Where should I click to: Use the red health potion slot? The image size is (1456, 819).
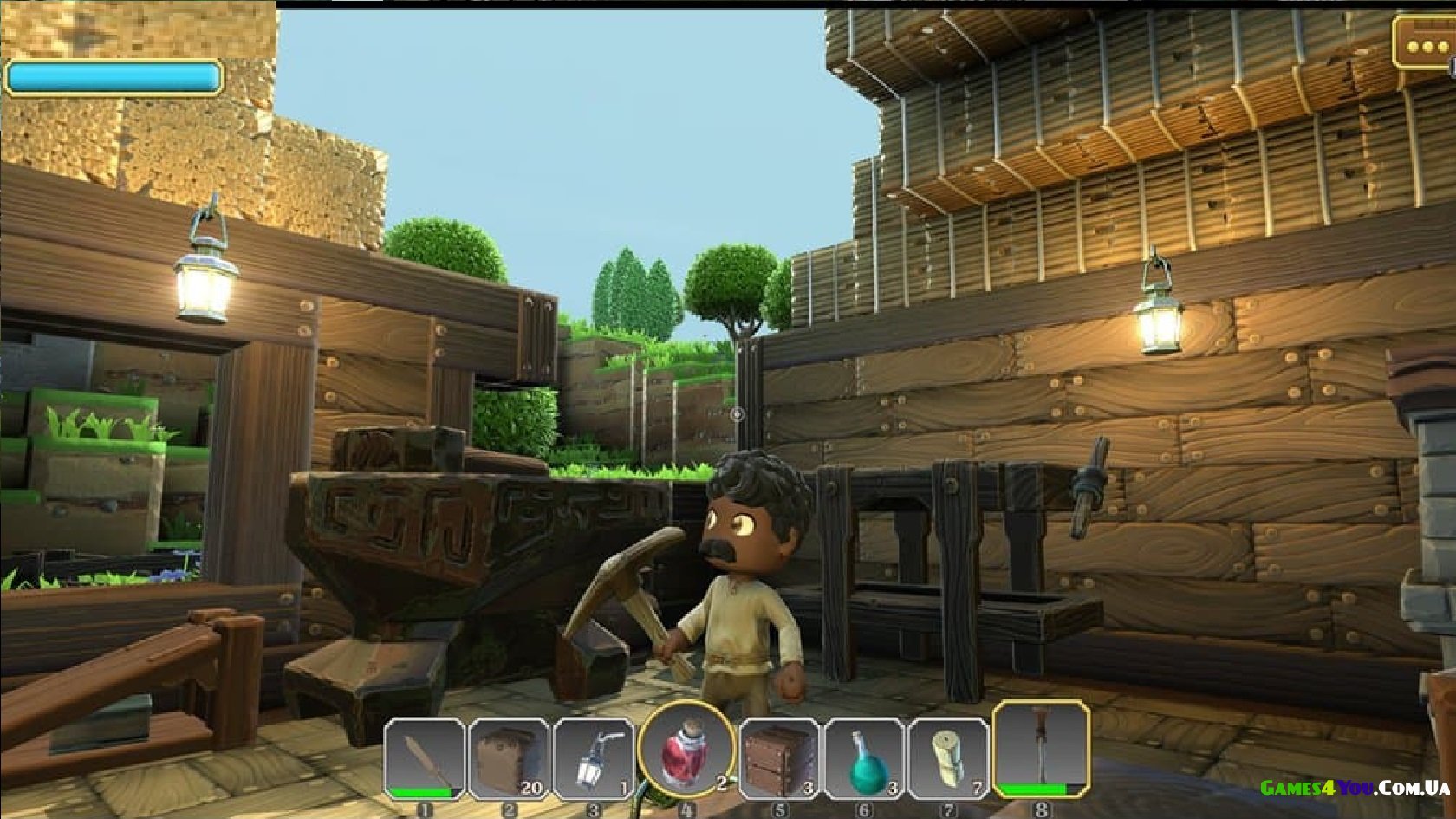point(686,751)
